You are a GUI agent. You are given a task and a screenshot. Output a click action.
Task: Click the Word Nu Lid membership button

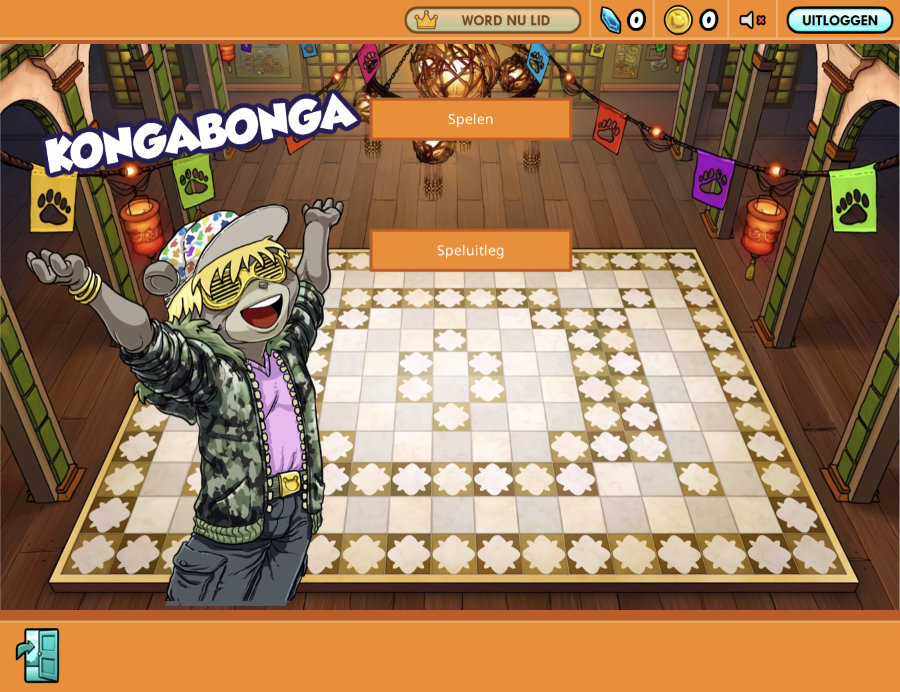tap(492, 20)
